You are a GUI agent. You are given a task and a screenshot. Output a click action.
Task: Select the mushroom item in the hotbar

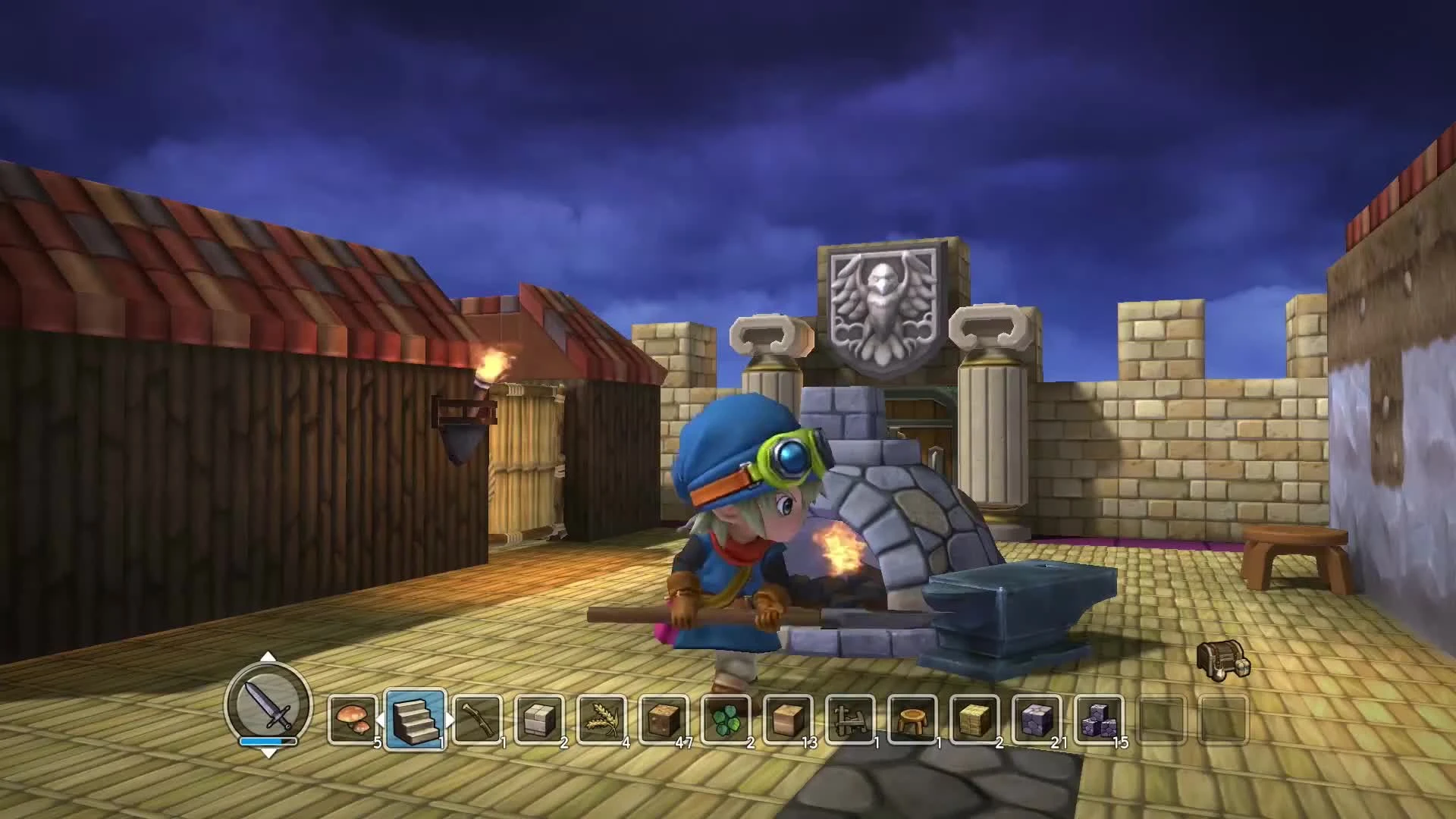point(353,720)
